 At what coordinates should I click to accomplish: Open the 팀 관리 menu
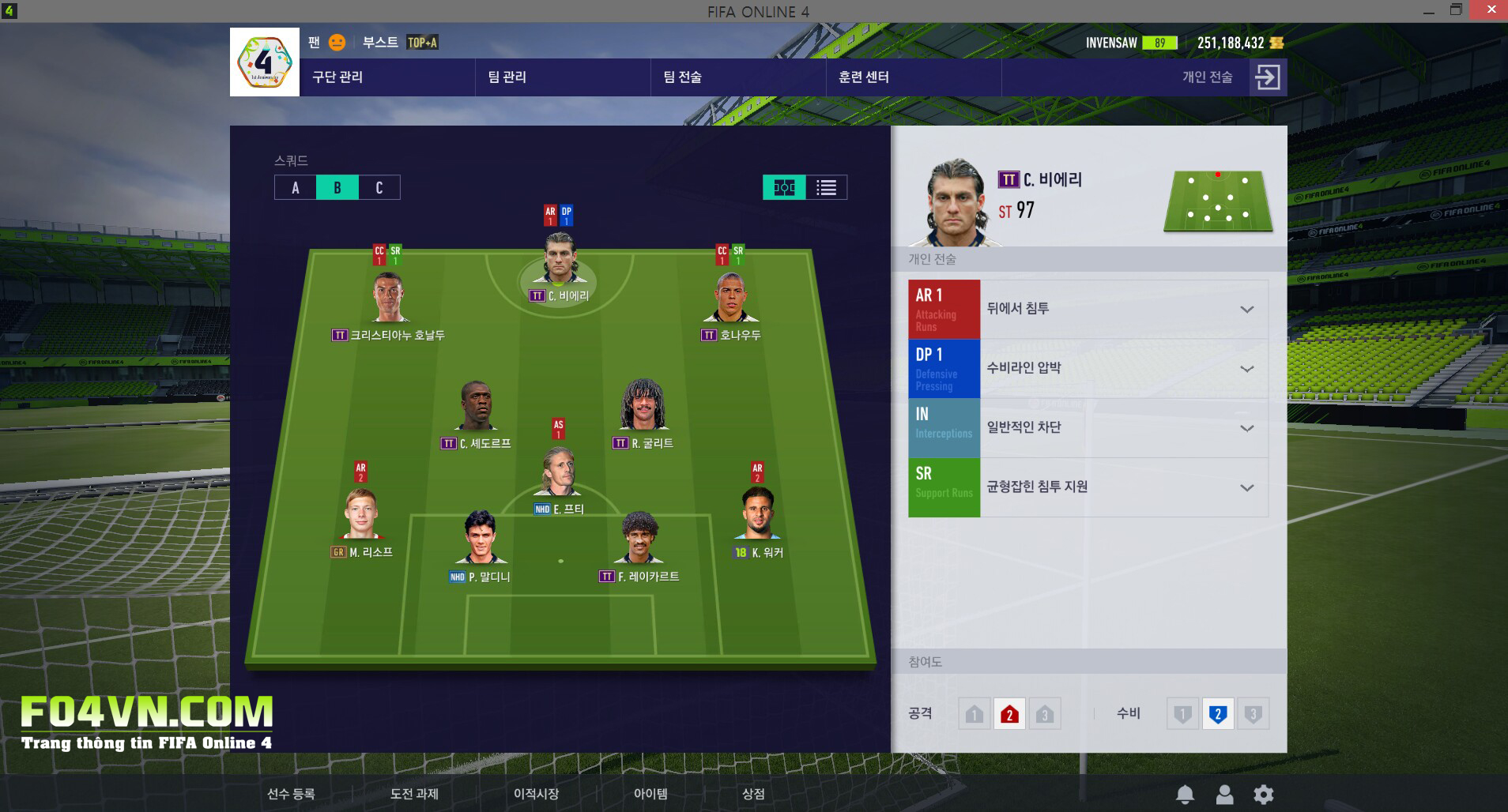click(507, 77)
